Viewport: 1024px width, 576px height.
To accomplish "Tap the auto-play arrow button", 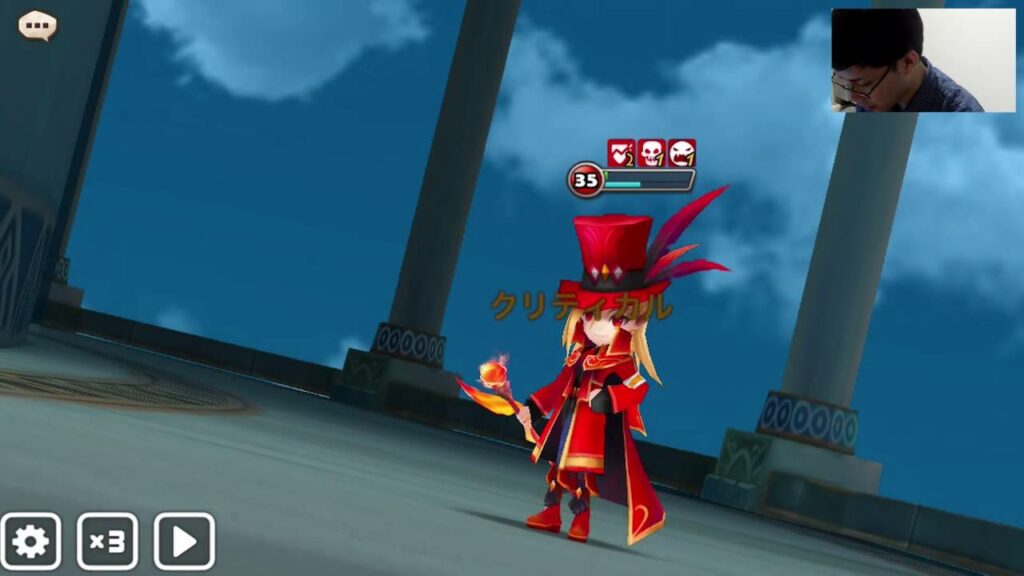I will tap(184, 541).
